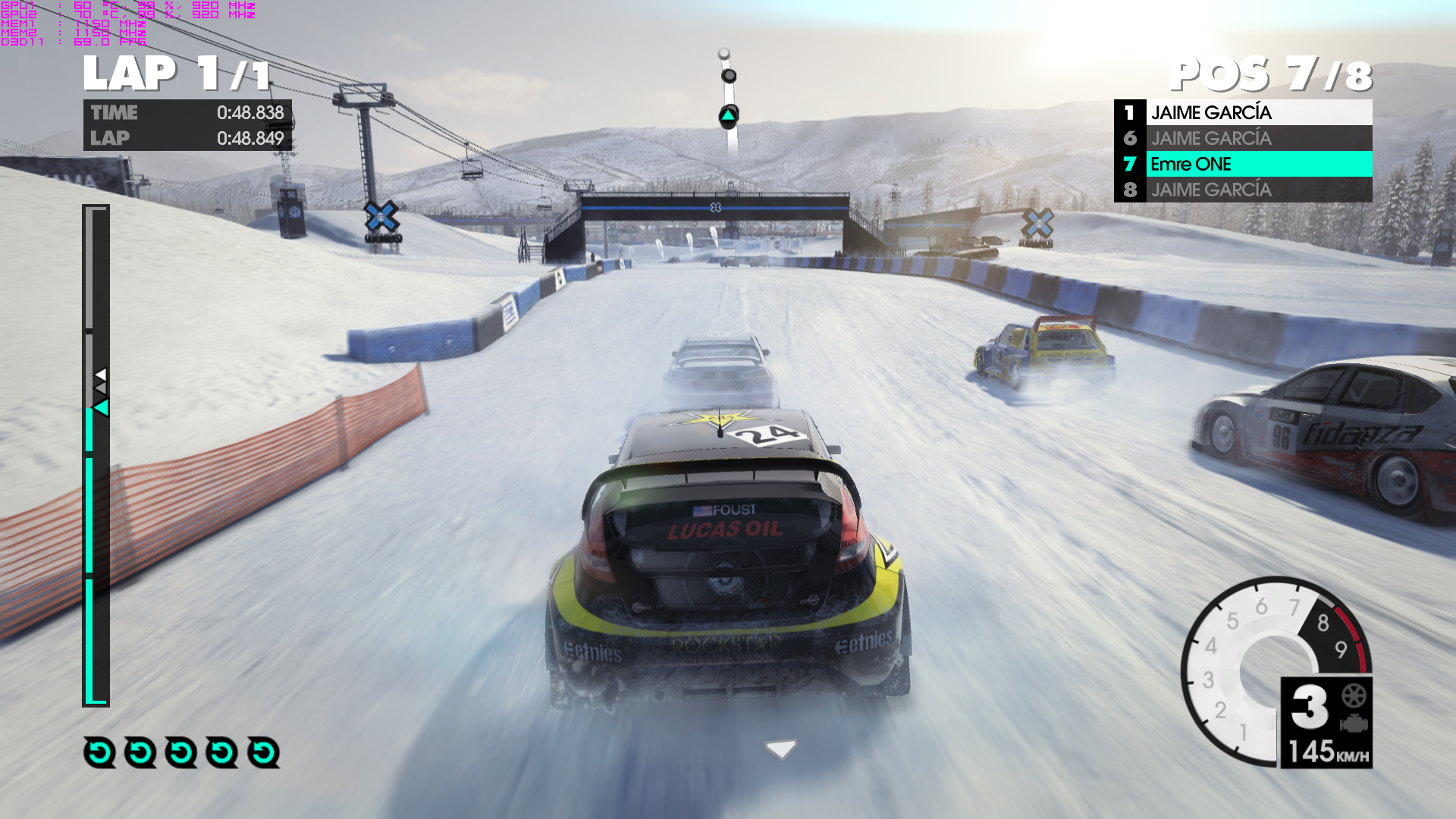This screenshot has height=819, width=1456.
Task: Click the cyan player marker on track progress bar
Action: (101, 408)
